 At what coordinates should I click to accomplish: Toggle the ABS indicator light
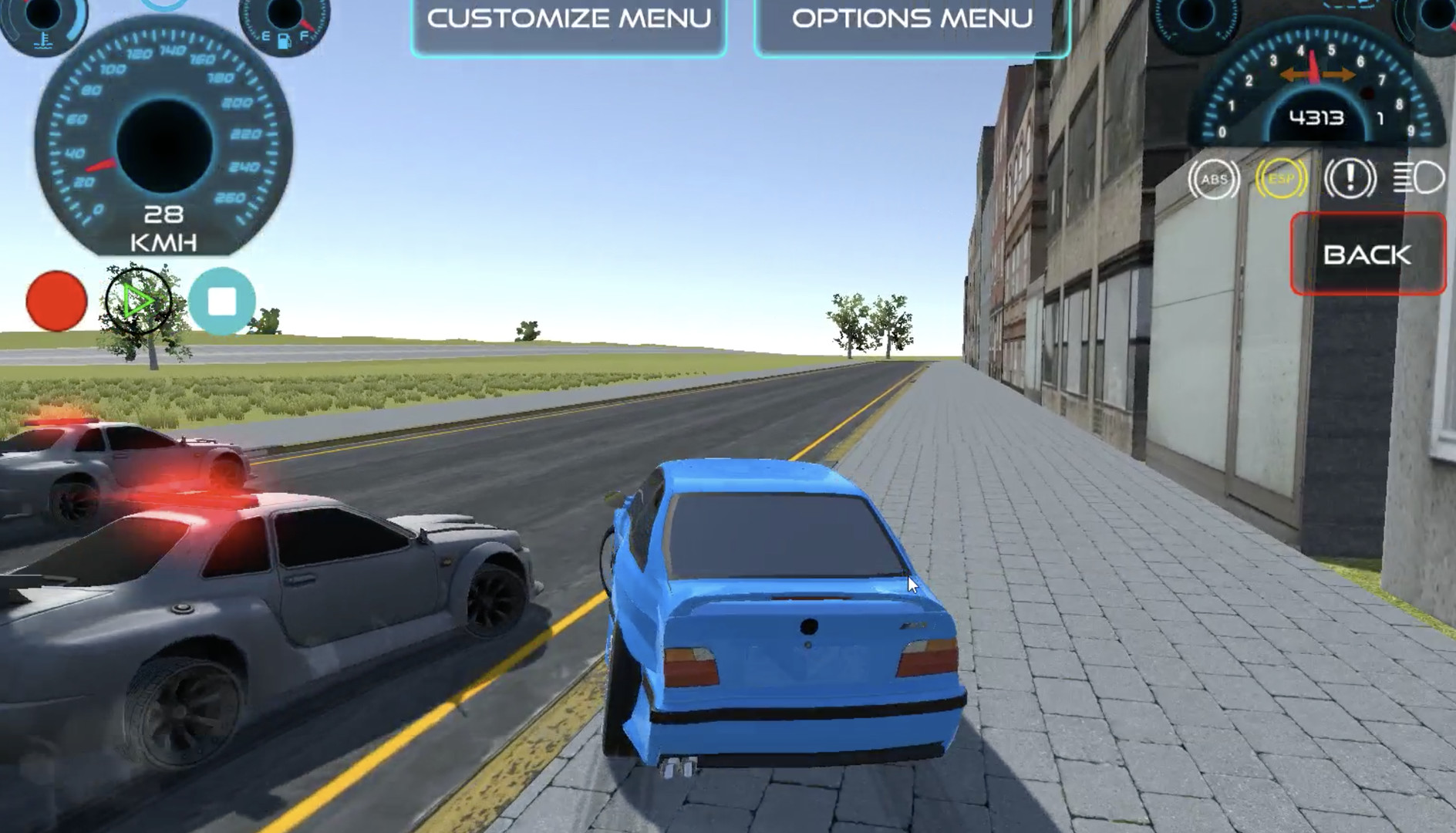[x=1215, y=177]
